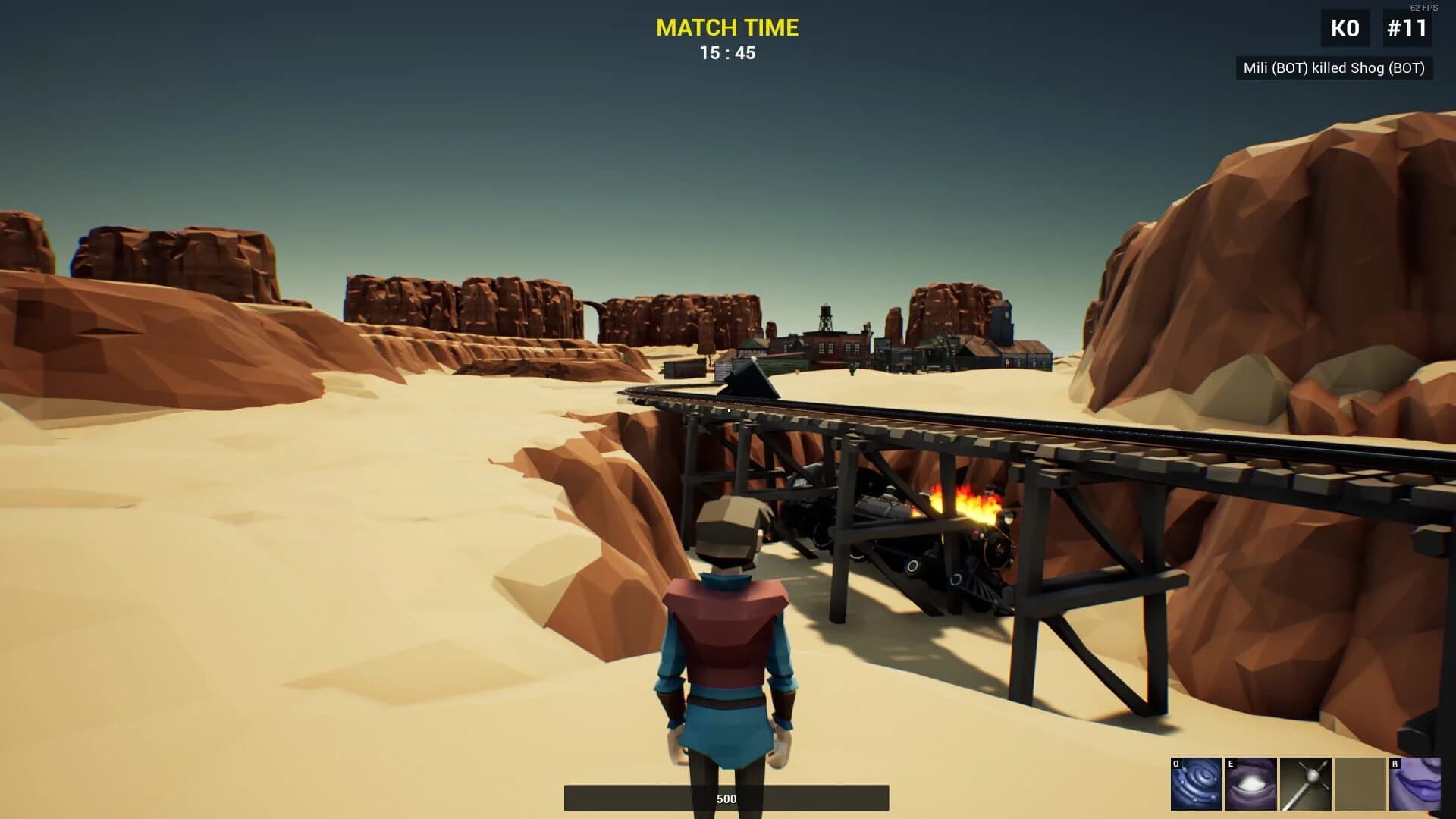Open the K0 kill counter display

click(1345, 27)
